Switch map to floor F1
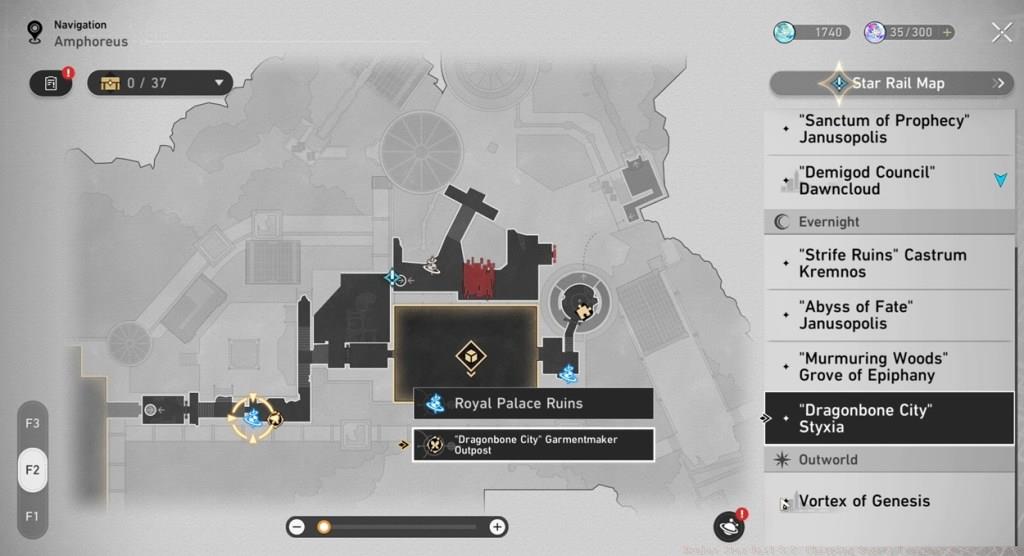This screenshot has height=556, width=1024. [x=33, y=516]
